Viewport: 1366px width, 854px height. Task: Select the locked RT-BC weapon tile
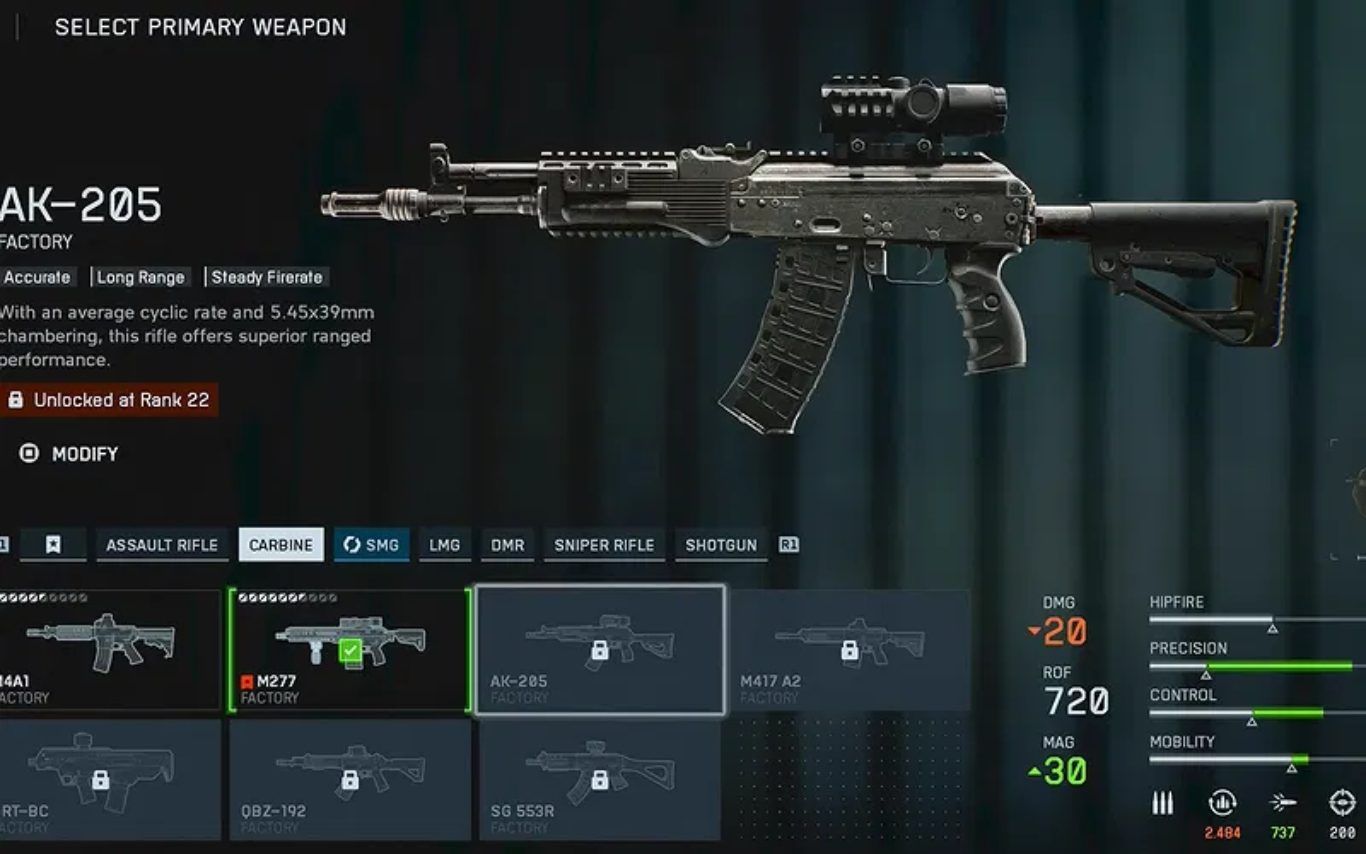[x=108, y=780]
